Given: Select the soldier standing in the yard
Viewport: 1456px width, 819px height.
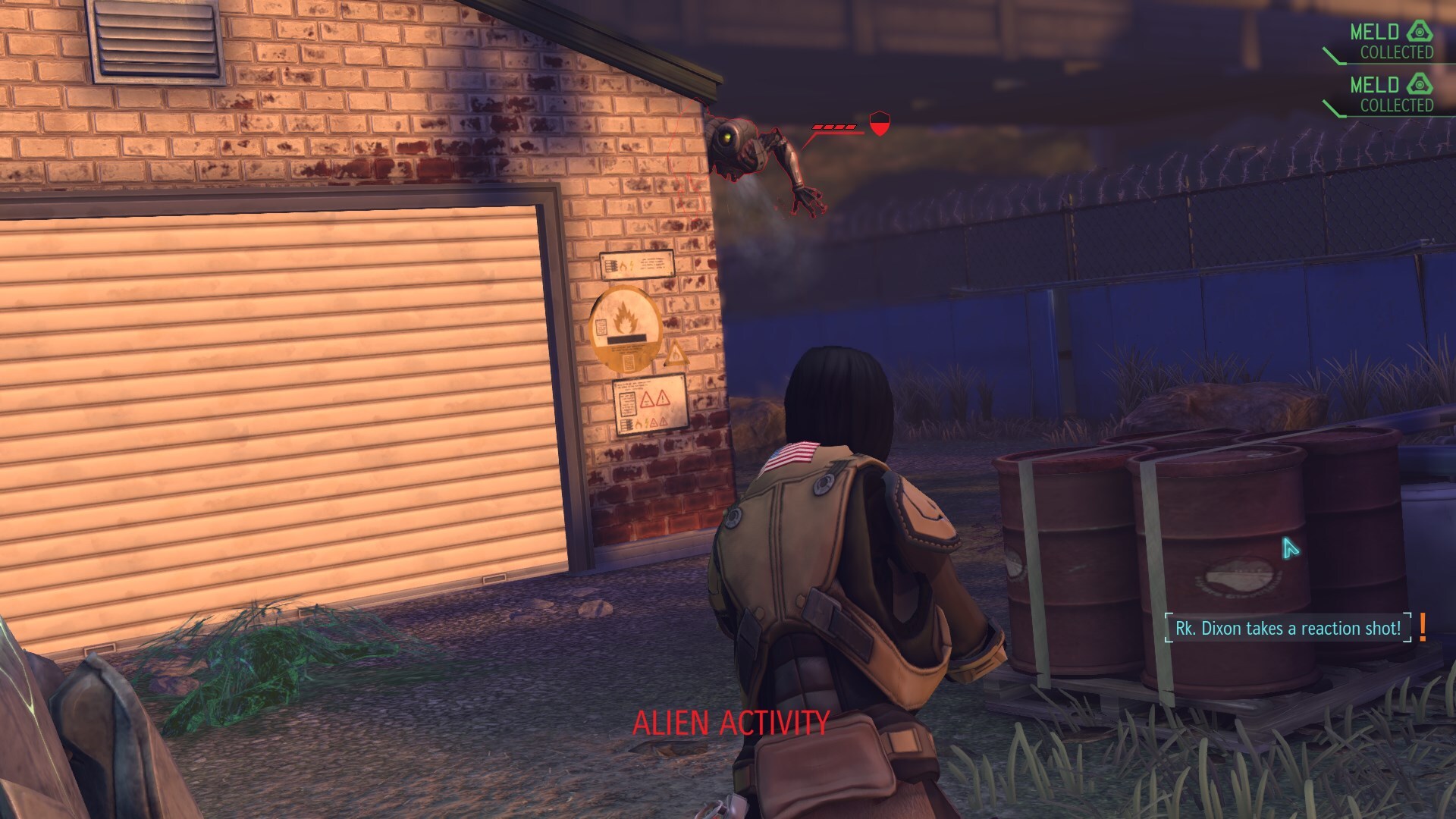Looking at the screenshot, I should tap(834, 569).
